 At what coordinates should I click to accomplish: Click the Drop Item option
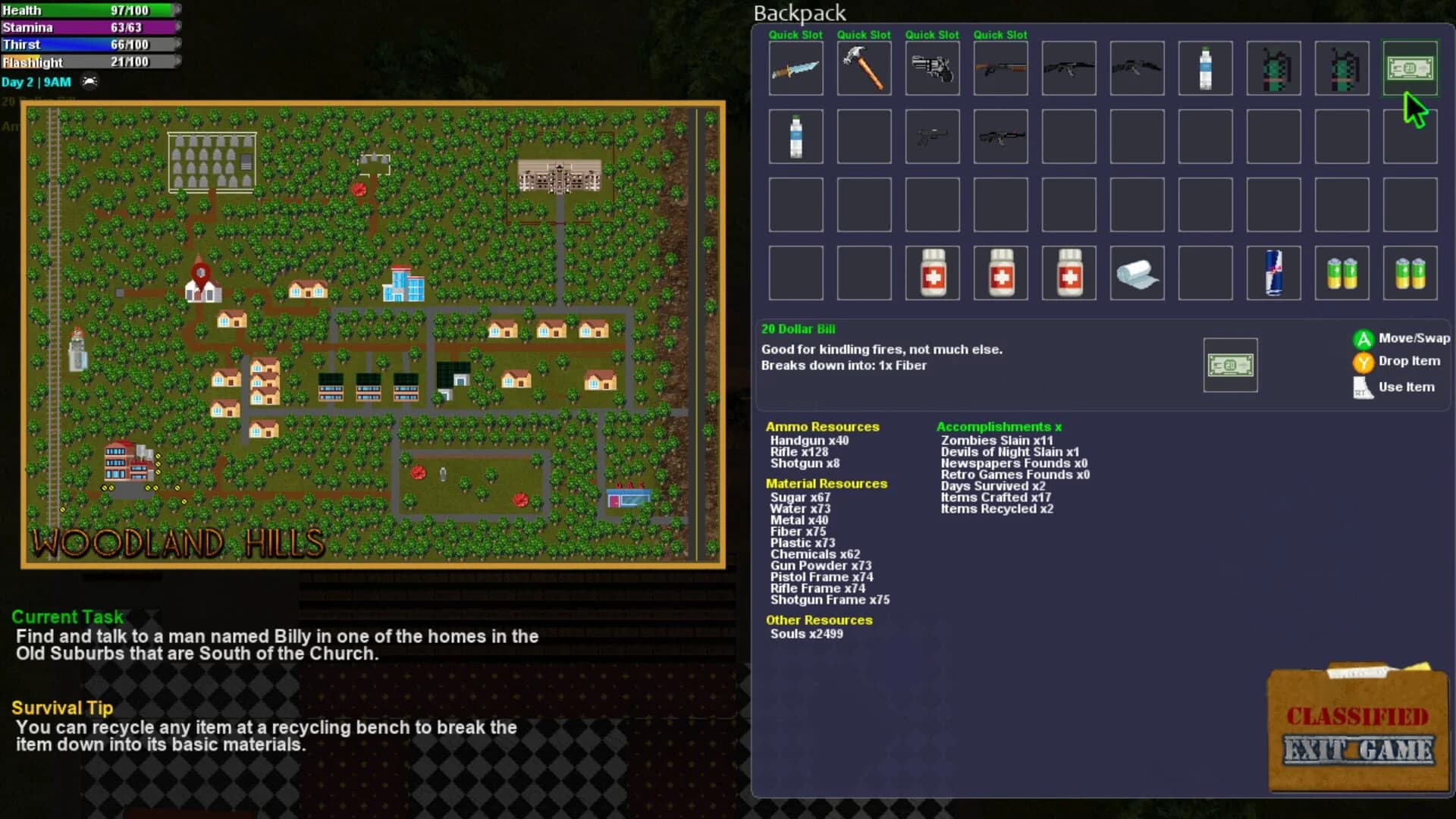tap(1407, 361)
